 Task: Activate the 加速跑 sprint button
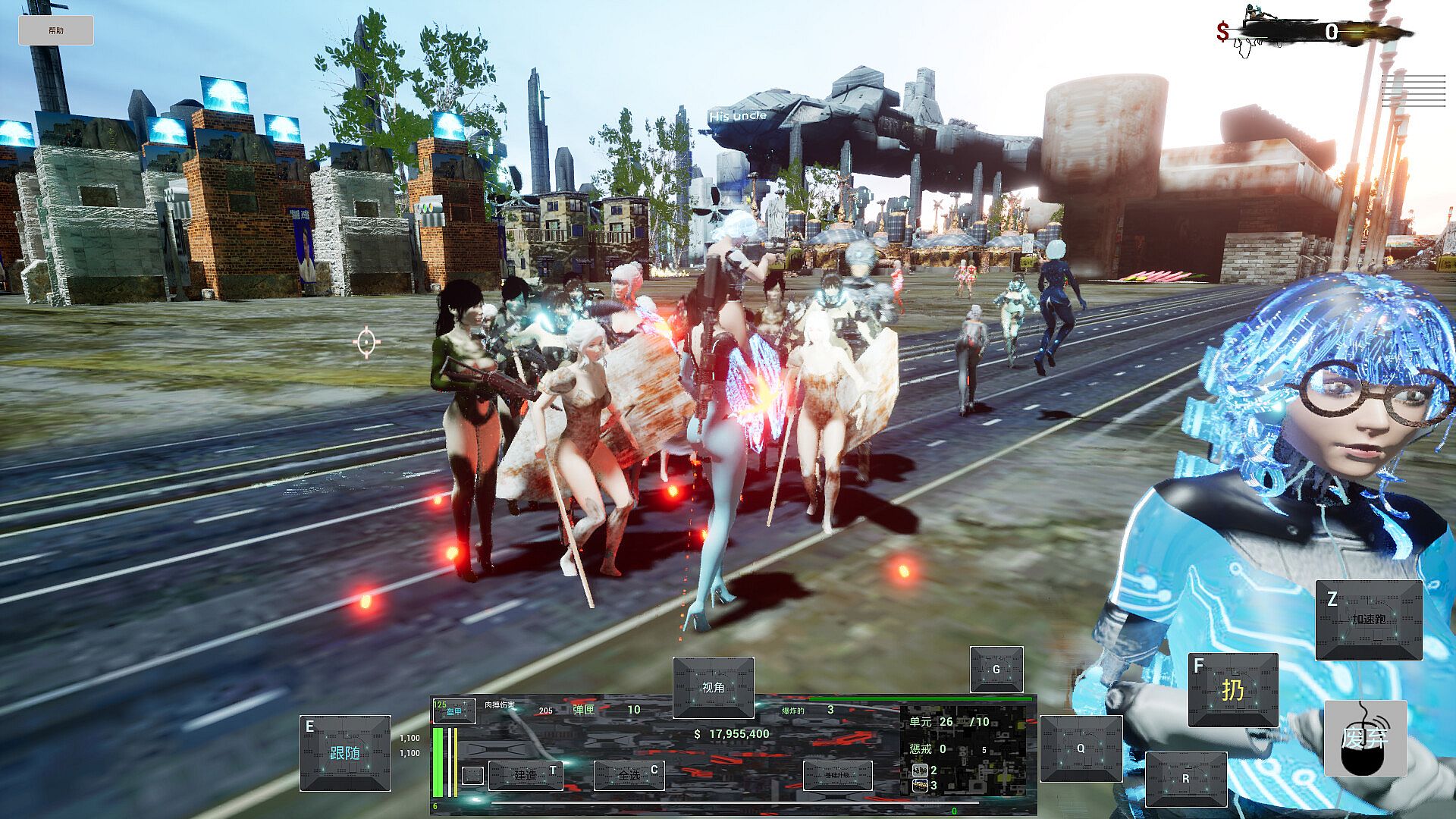[1368, 620]
